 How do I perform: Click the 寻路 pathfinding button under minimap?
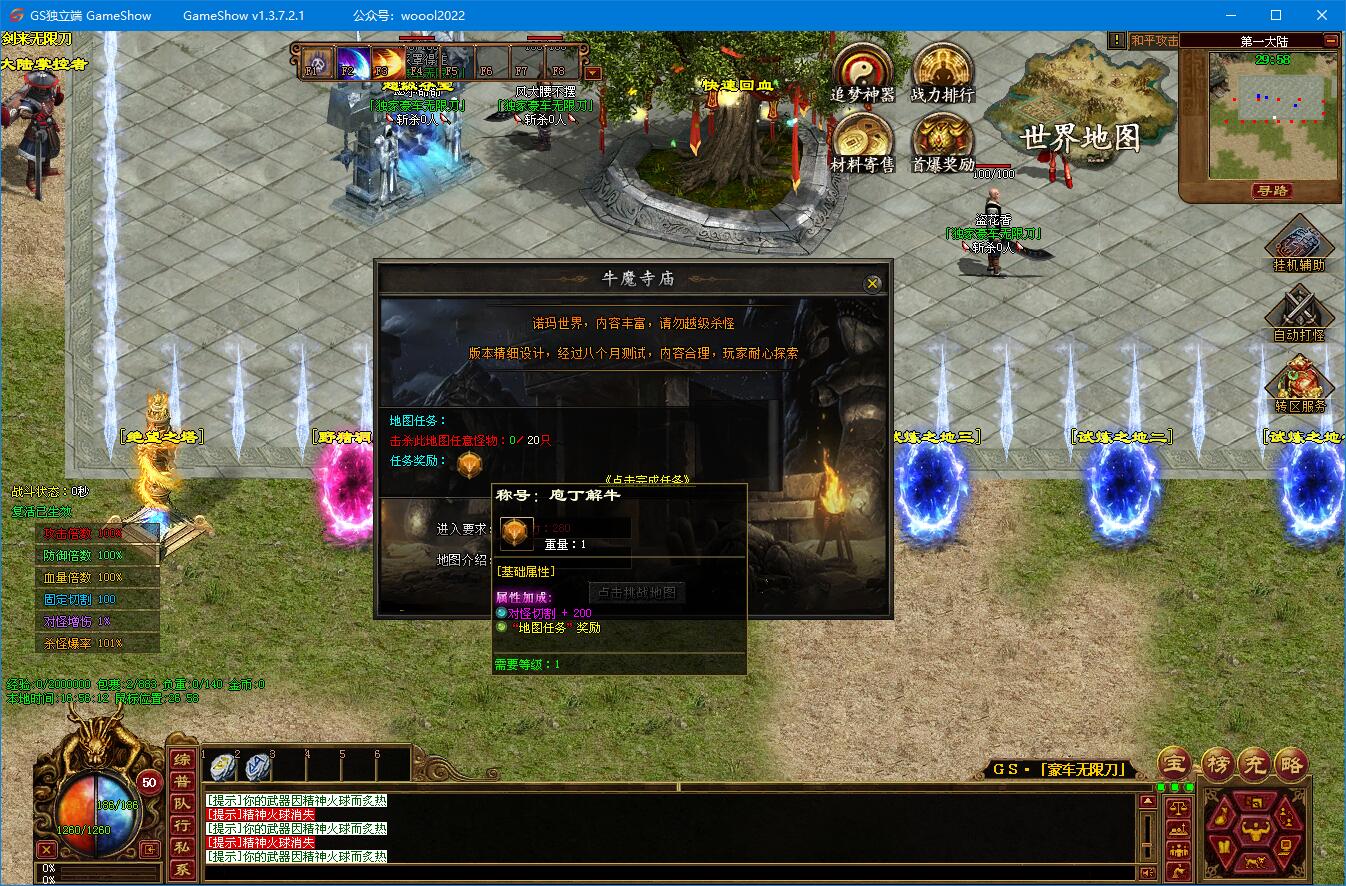click(x=1270, y=190)
